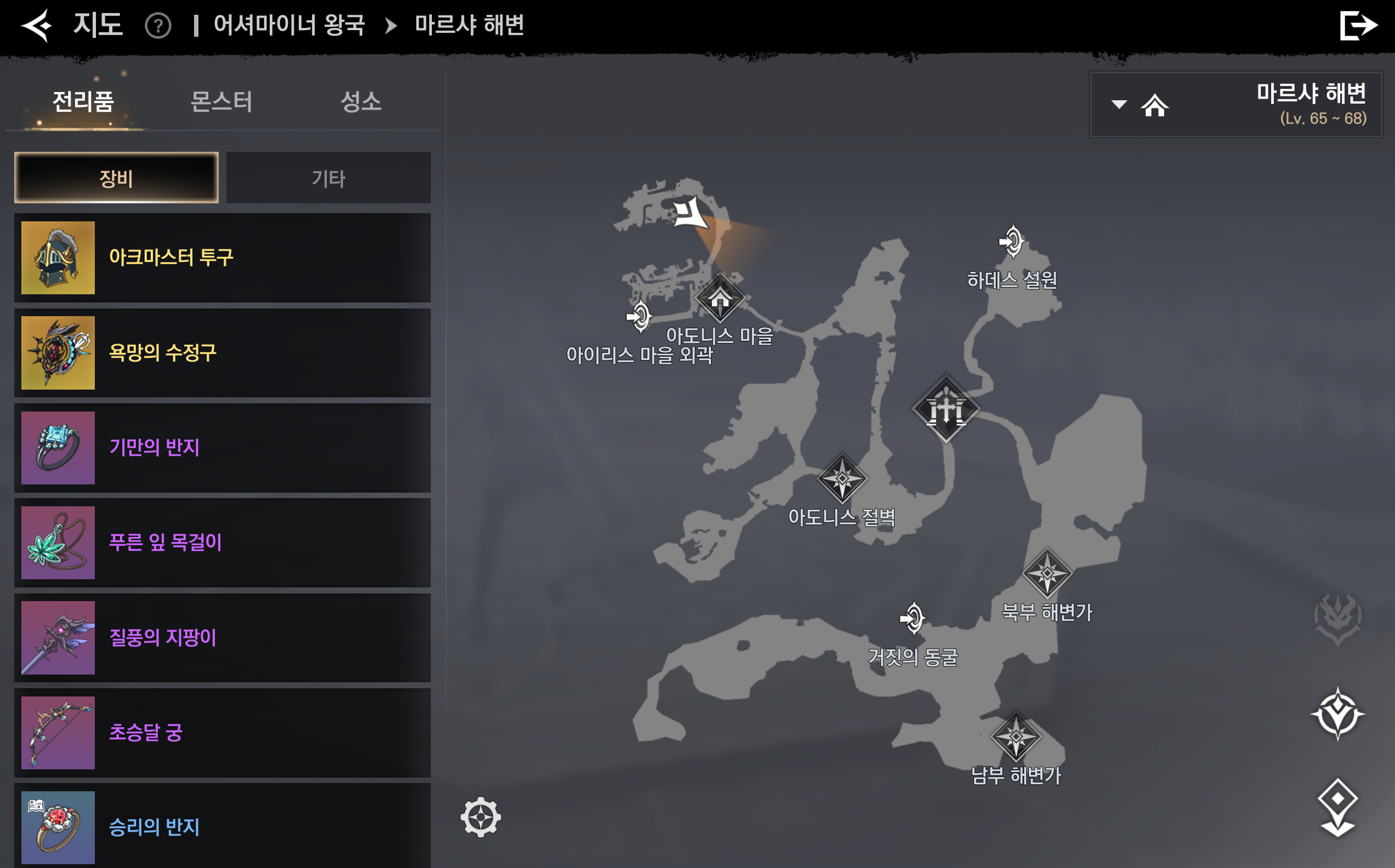The image size is (1395, 868).
Task: Choose the 기타 loot filter
Action: pyautogui.click(x=328, y=178)
